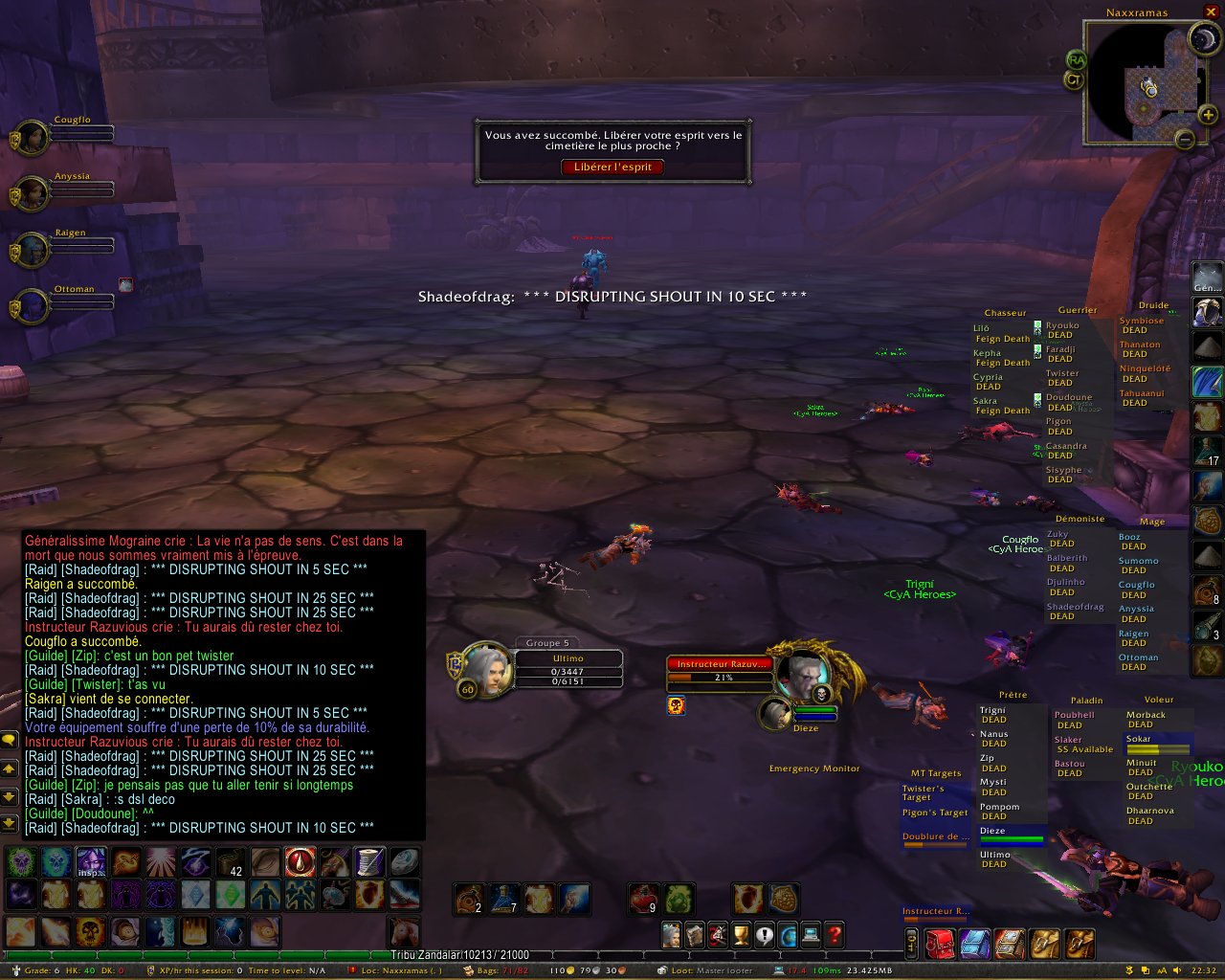Click the "Libérer l'esprit" button

(612, 167)
